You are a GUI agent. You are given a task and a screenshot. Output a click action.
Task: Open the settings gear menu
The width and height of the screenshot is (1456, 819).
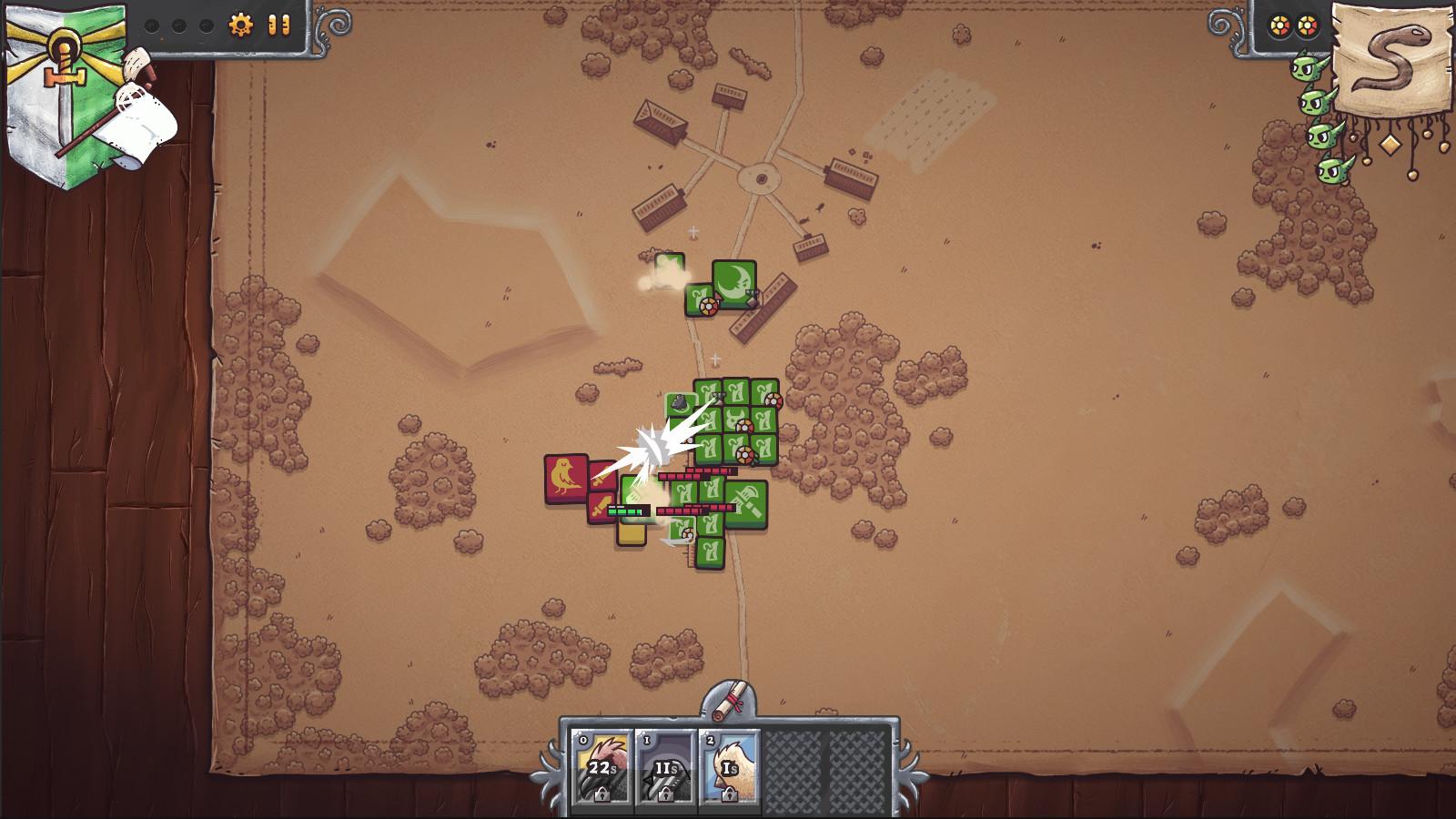[x=240, y=23]
